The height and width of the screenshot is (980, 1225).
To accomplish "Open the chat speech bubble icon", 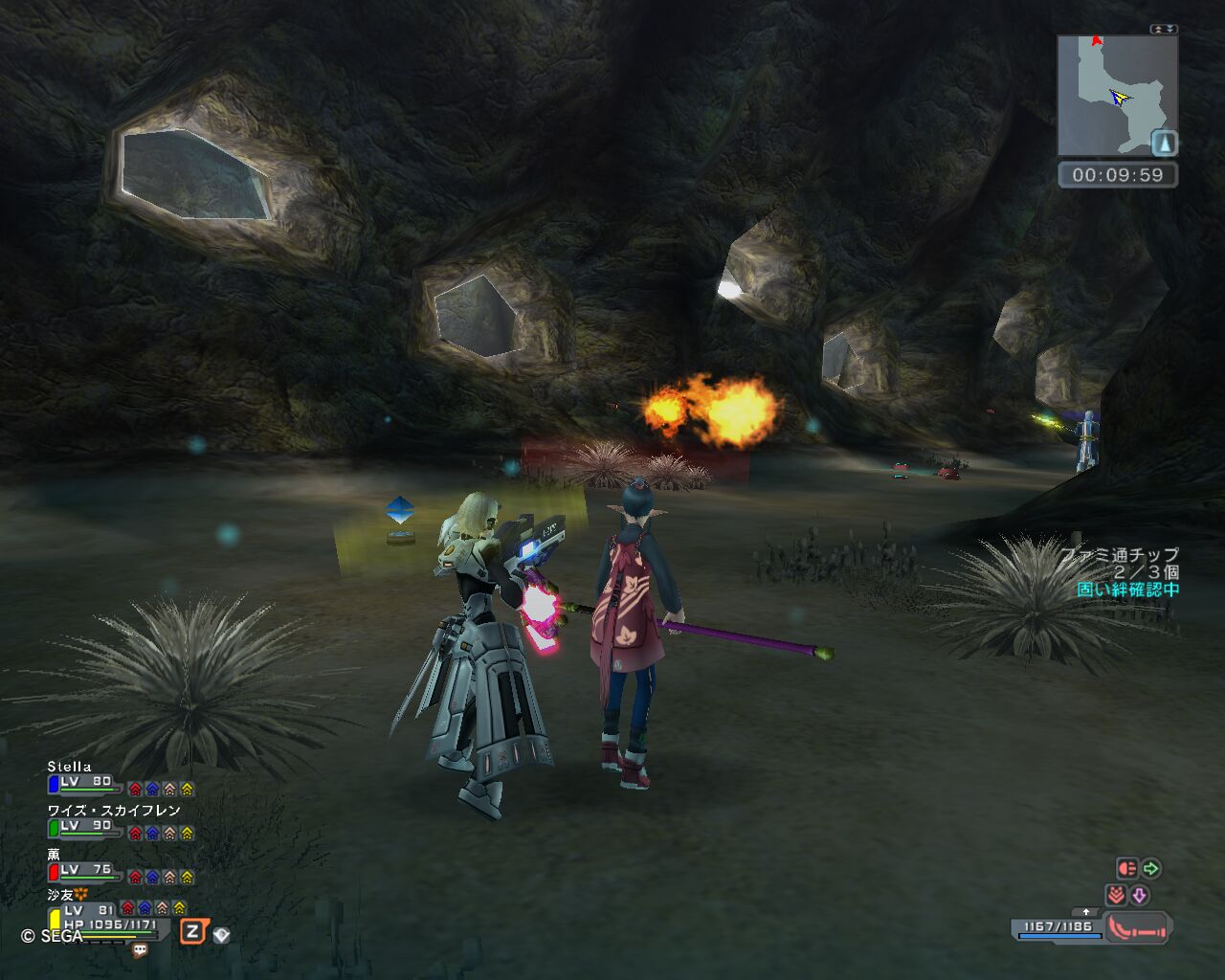I will [x=140, y=950].
